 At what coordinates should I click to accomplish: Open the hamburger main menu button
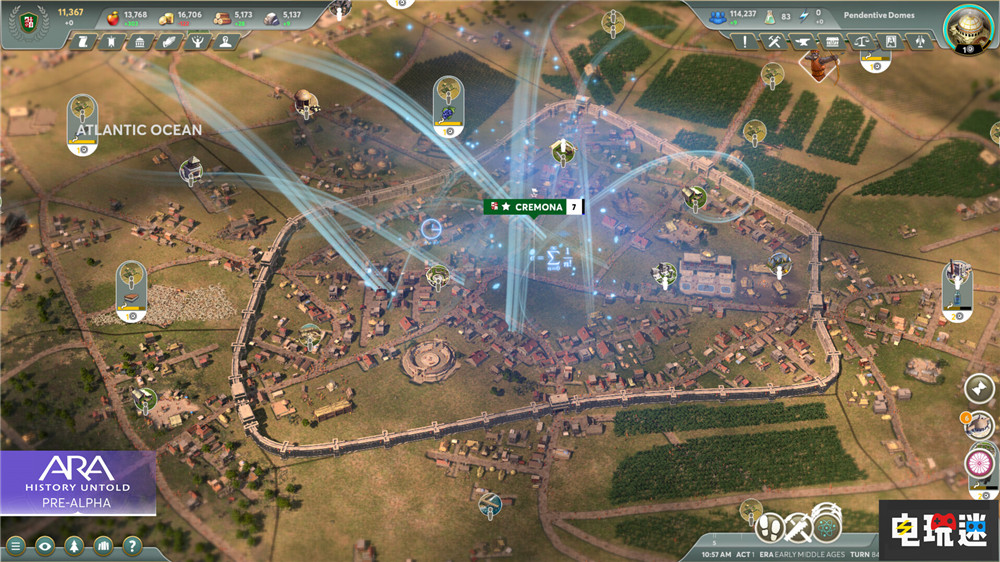click(16, 546)
